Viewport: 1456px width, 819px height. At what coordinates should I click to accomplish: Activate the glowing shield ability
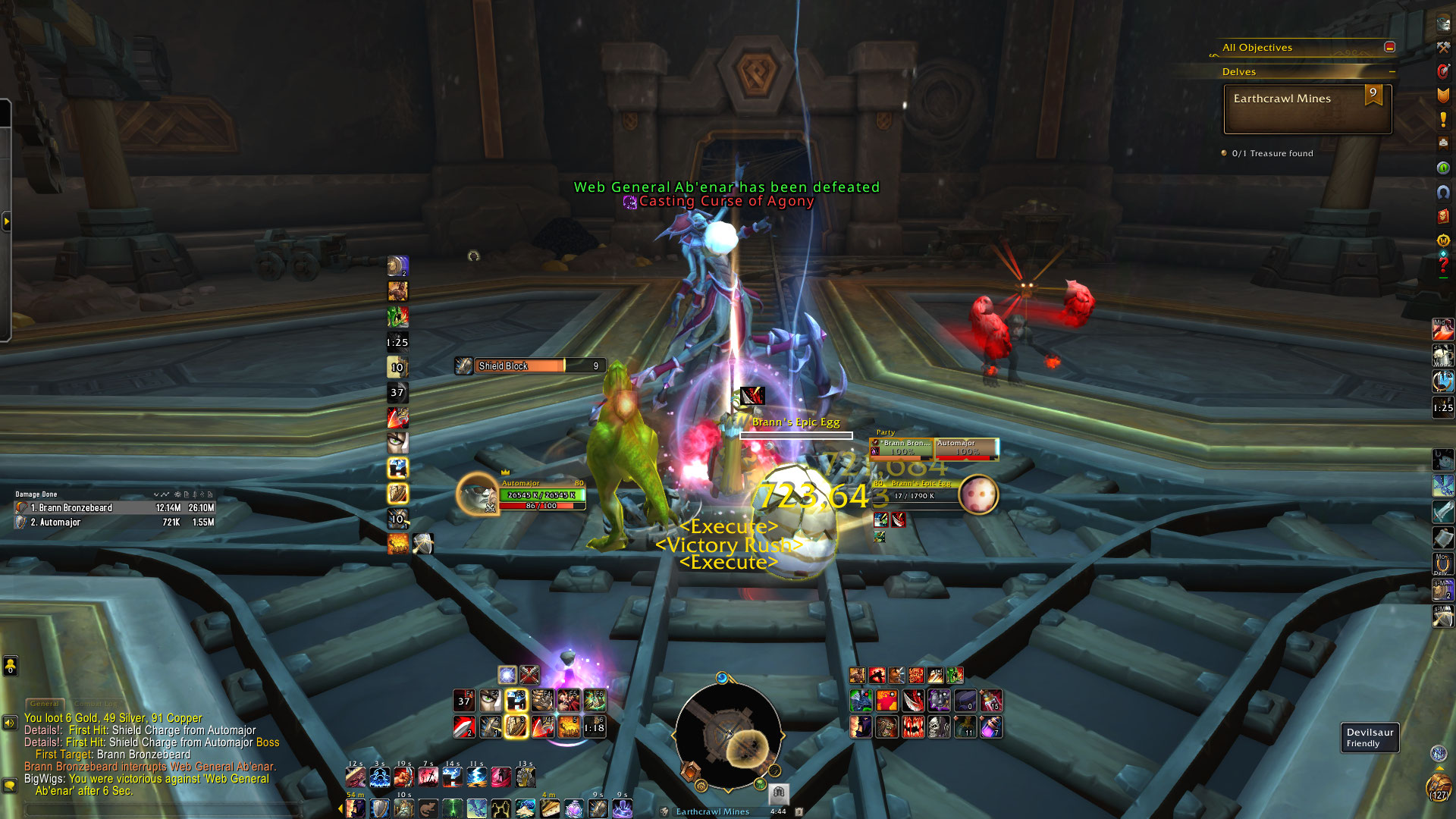coord(516,726)
